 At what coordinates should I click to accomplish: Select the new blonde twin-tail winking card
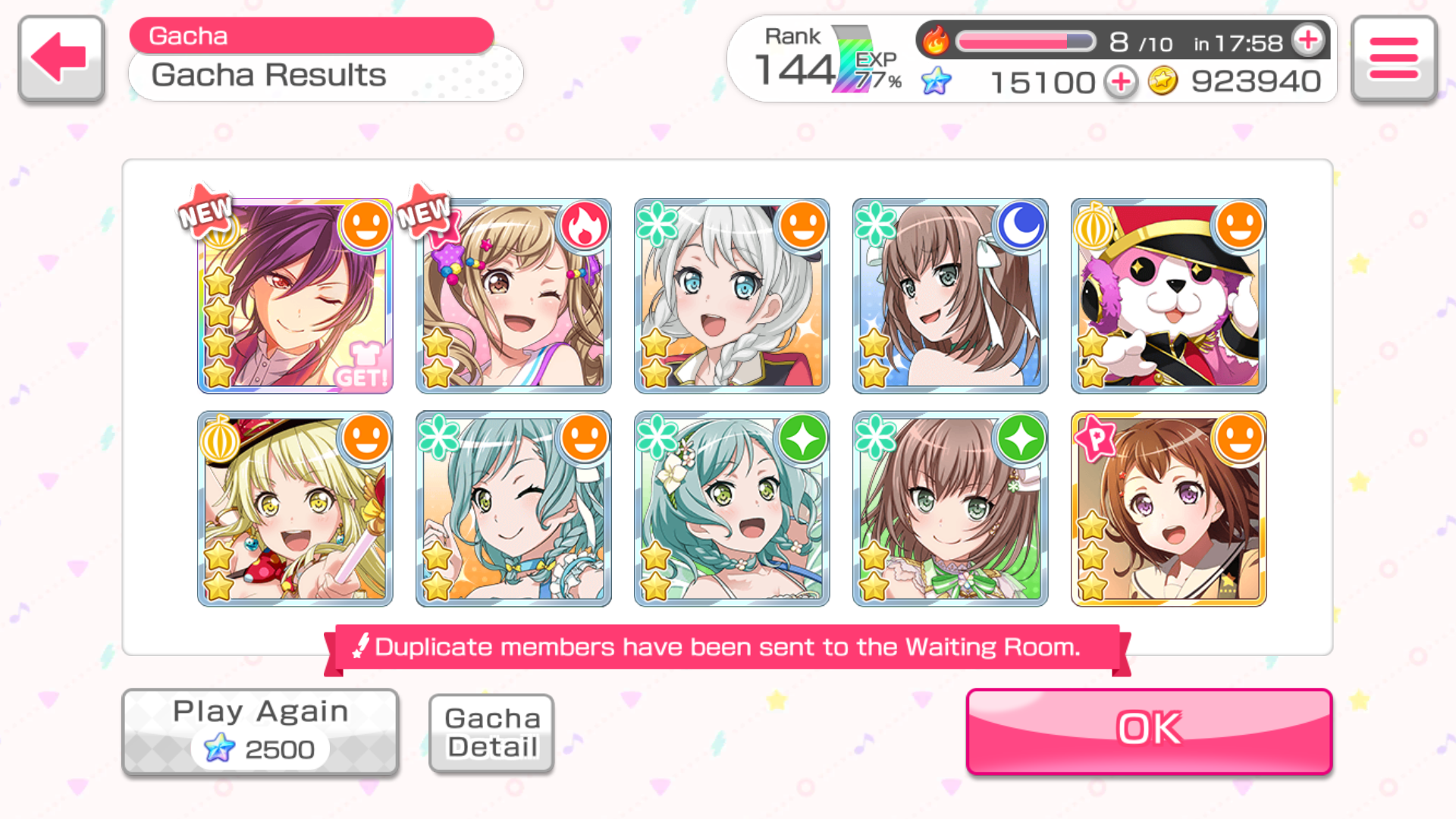[513, 296]
